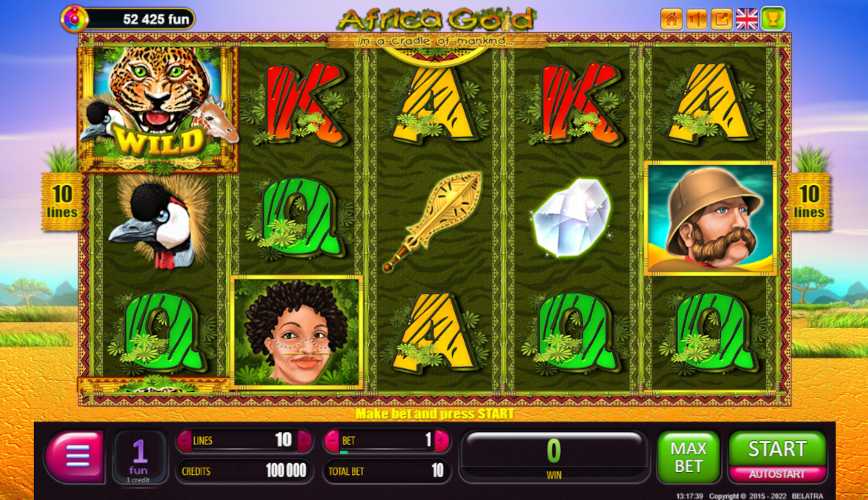
Task: Enable AUTOSTART under the START button
Action: click(777, 474)
